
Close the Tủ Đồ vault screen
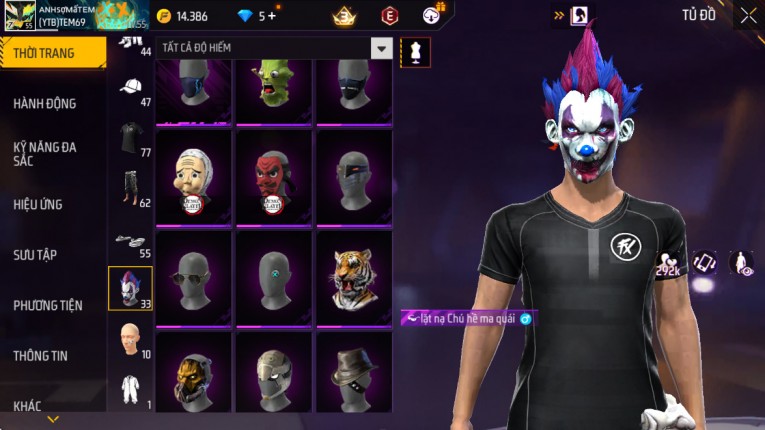click(748, 15)
